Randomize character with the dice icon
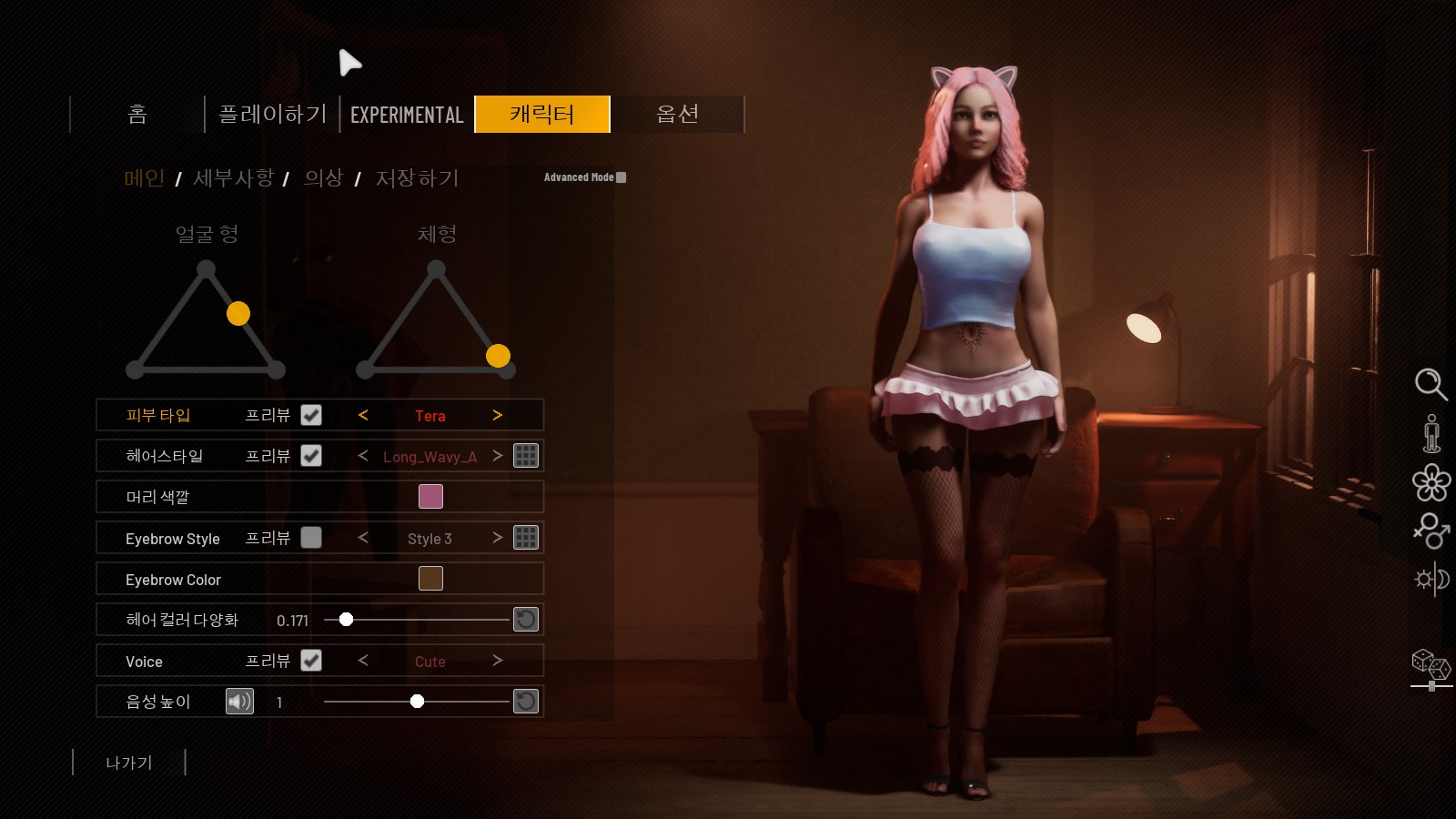This screenshot has height=819, width=1456. [1431, 664]
